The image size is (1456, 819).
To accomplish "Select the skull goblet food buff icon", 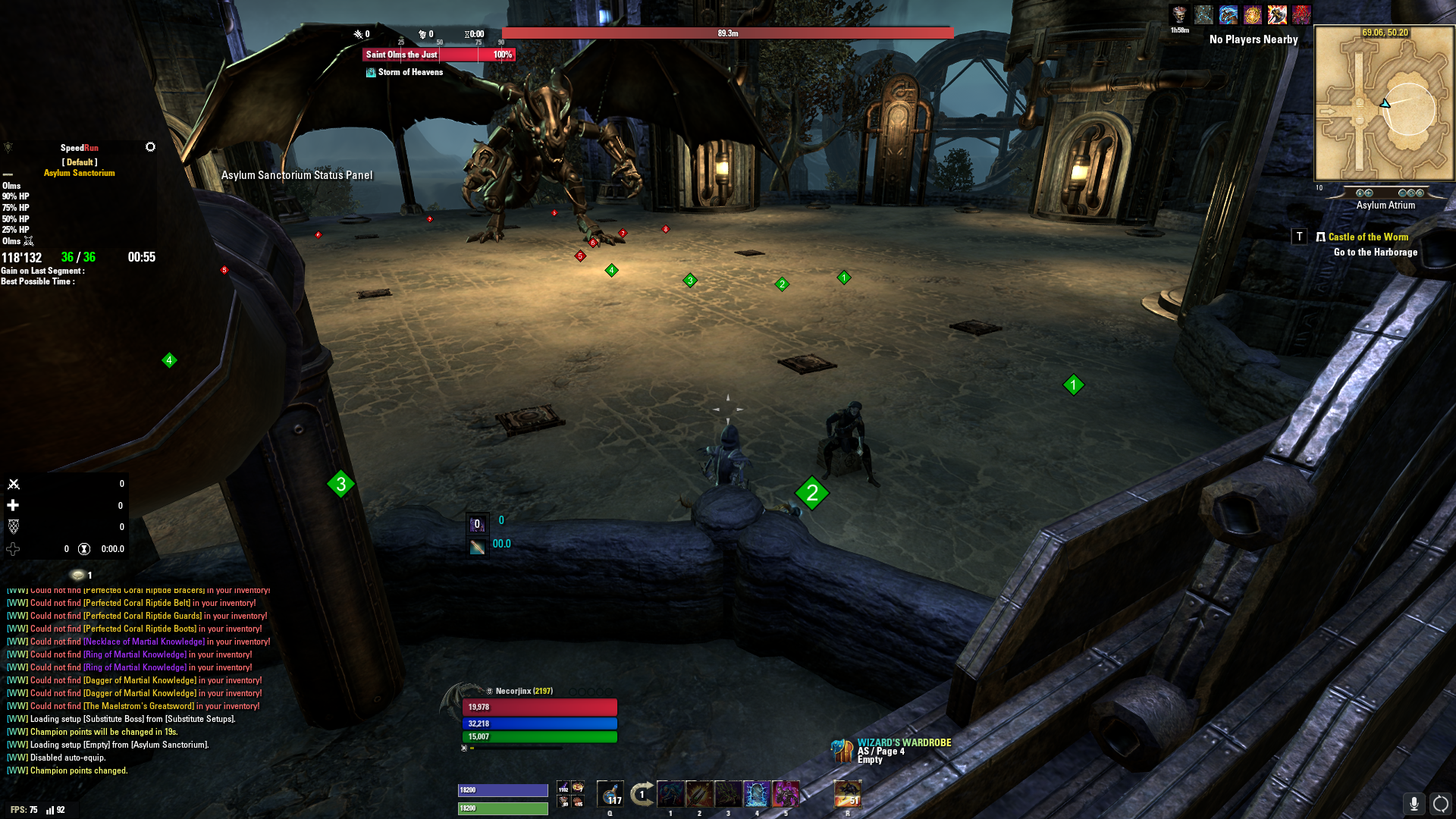I will tap(1178, 15).
